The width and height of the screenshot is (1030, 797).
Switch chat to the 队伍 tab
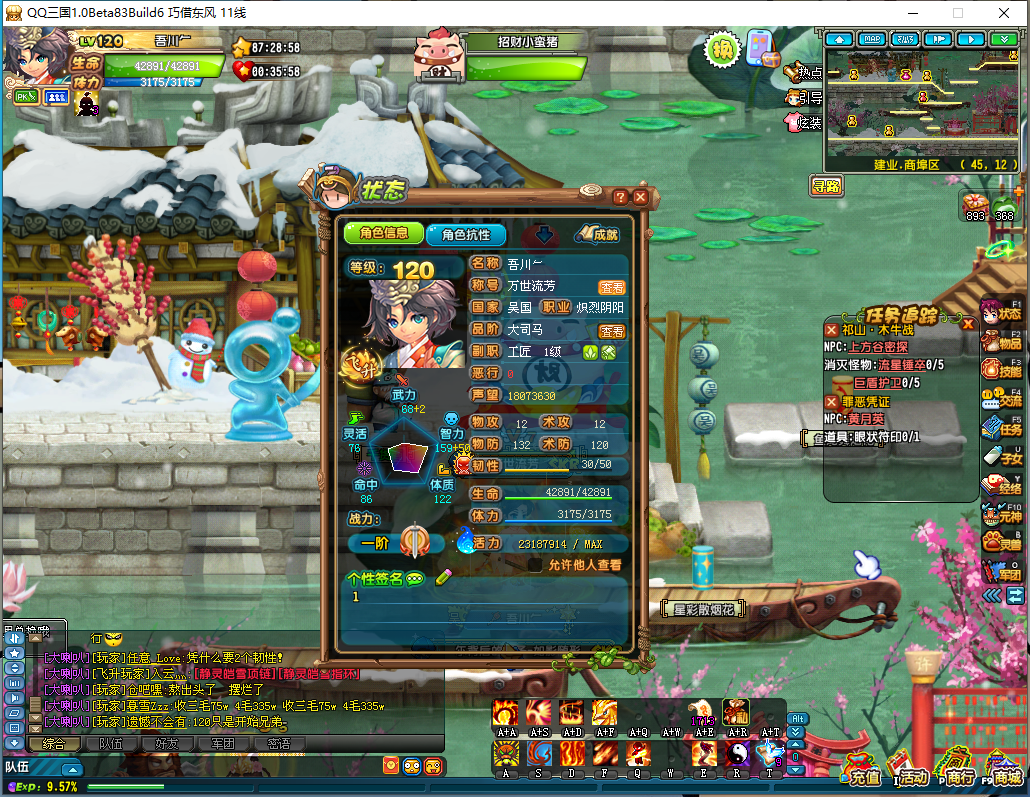tap(111, 743)
